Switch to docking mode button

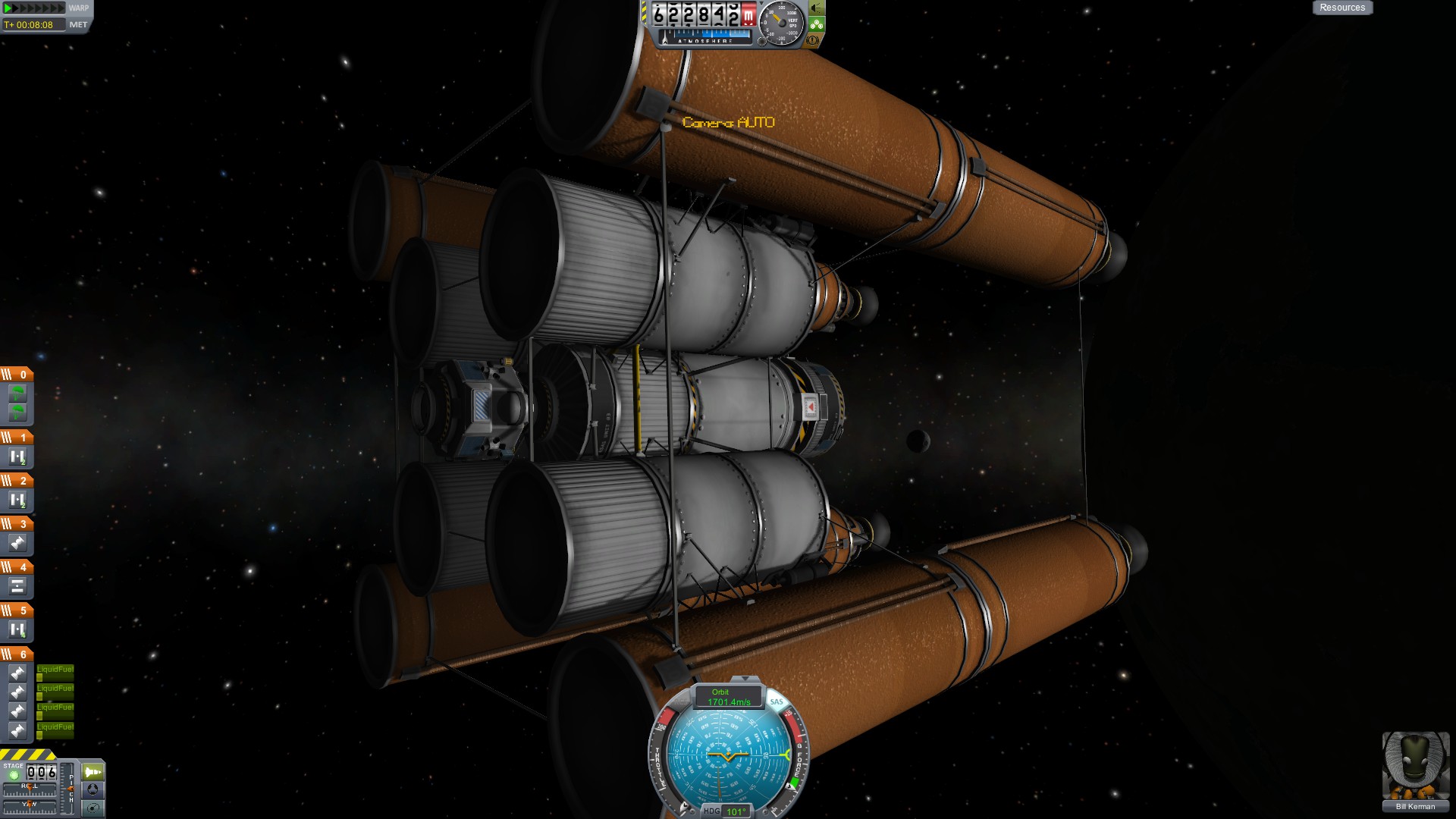(93, 789)
